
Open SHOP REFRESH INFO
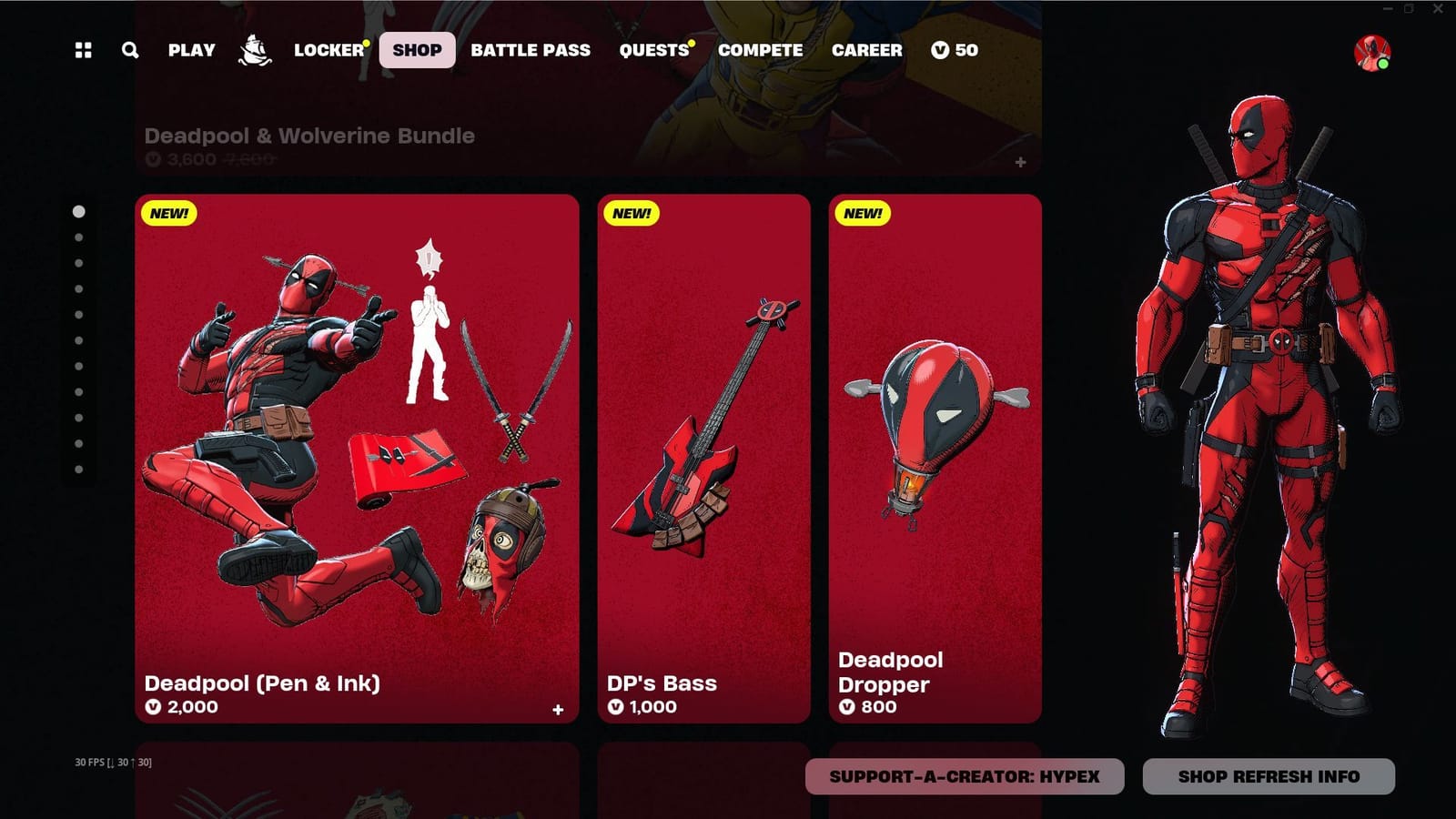(1268, 776)
